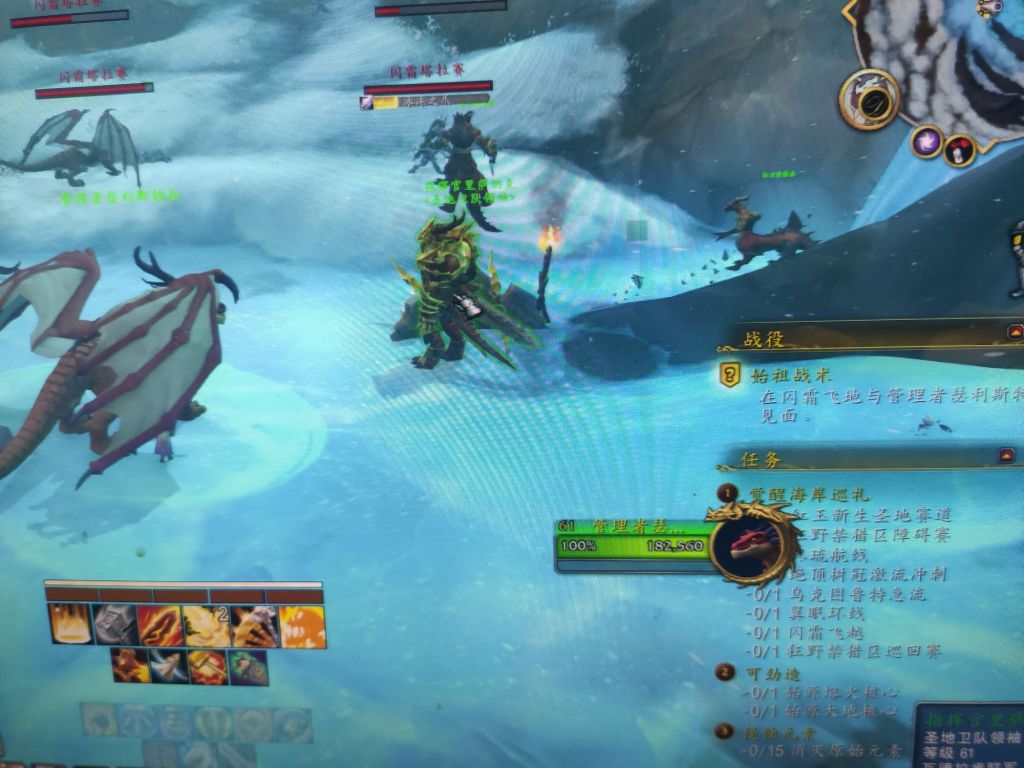
Task: Use the white light slash ability
Action: pos(169,666)
